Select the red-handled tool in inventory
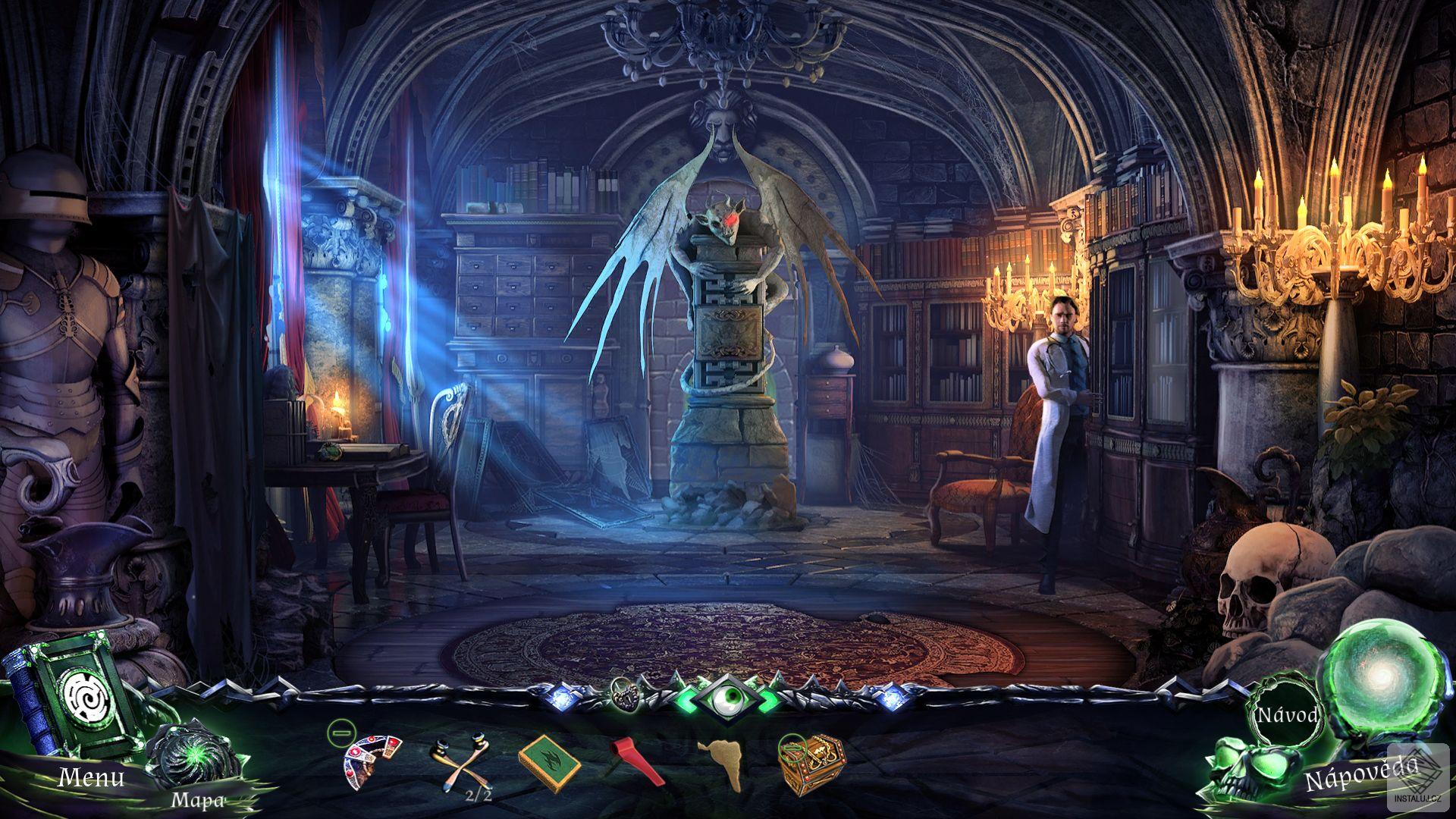 [x=635, y=759]
